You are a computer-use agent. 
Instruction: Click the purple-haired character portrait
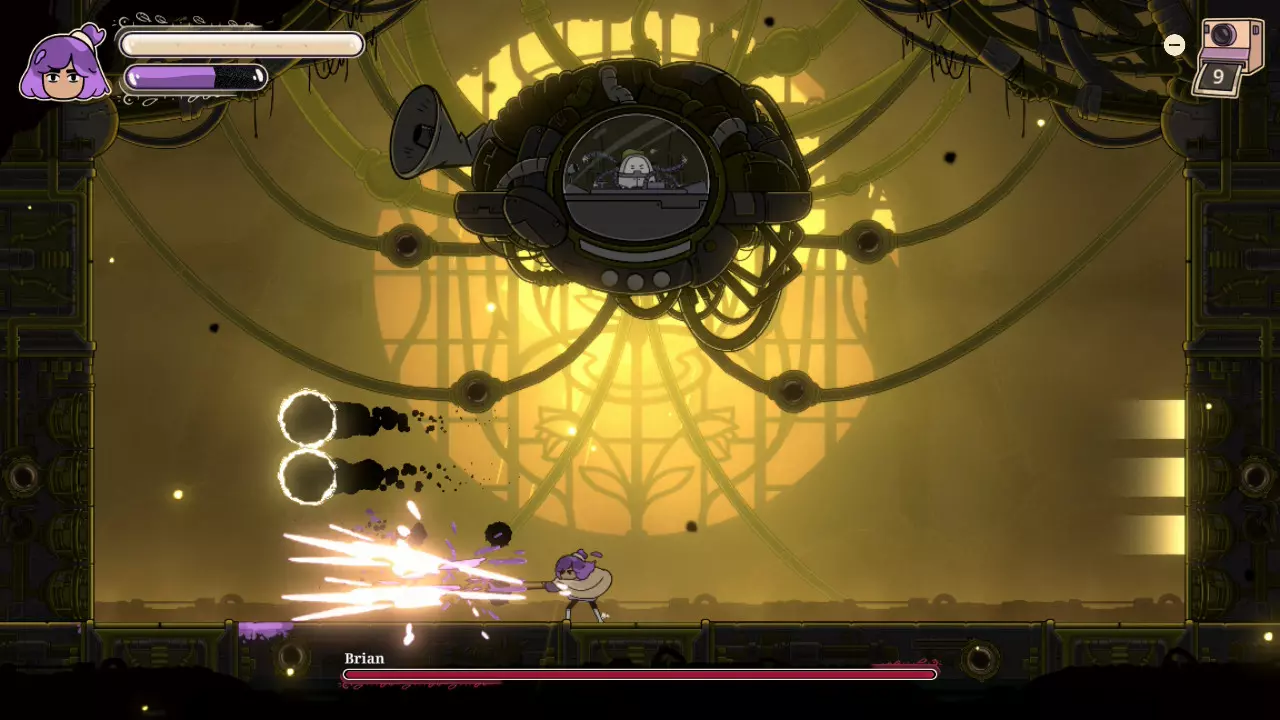click(x=65, y=65)
